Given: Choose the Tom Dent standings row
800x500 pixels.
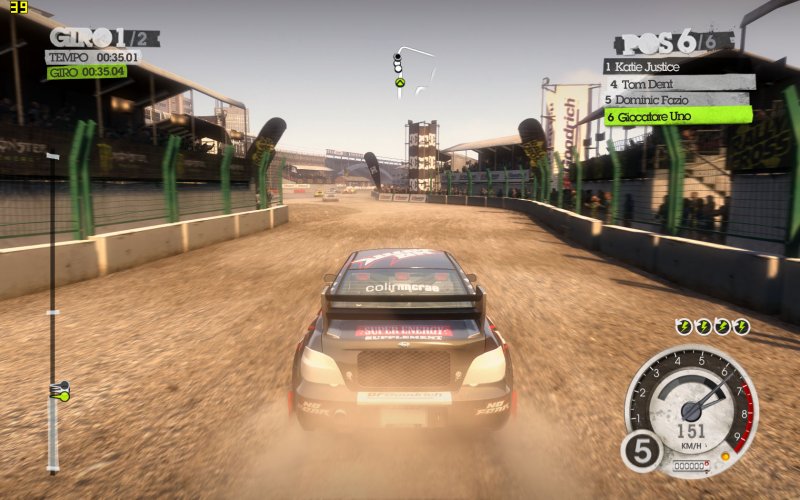Looking at the screenshot, I should point(677,83).
